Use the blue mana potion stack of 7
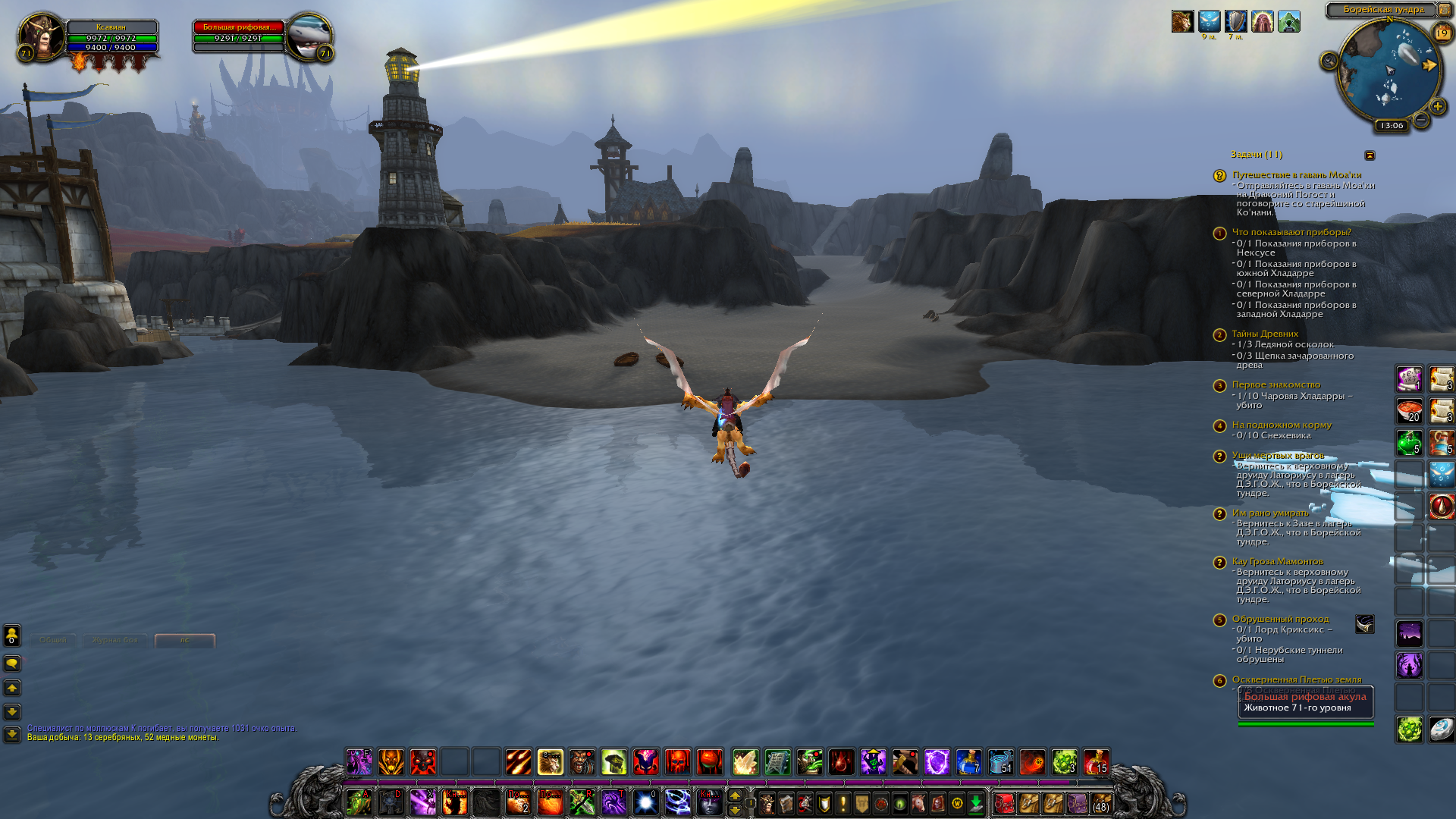 pyautogui.click(x=968, y=761)
